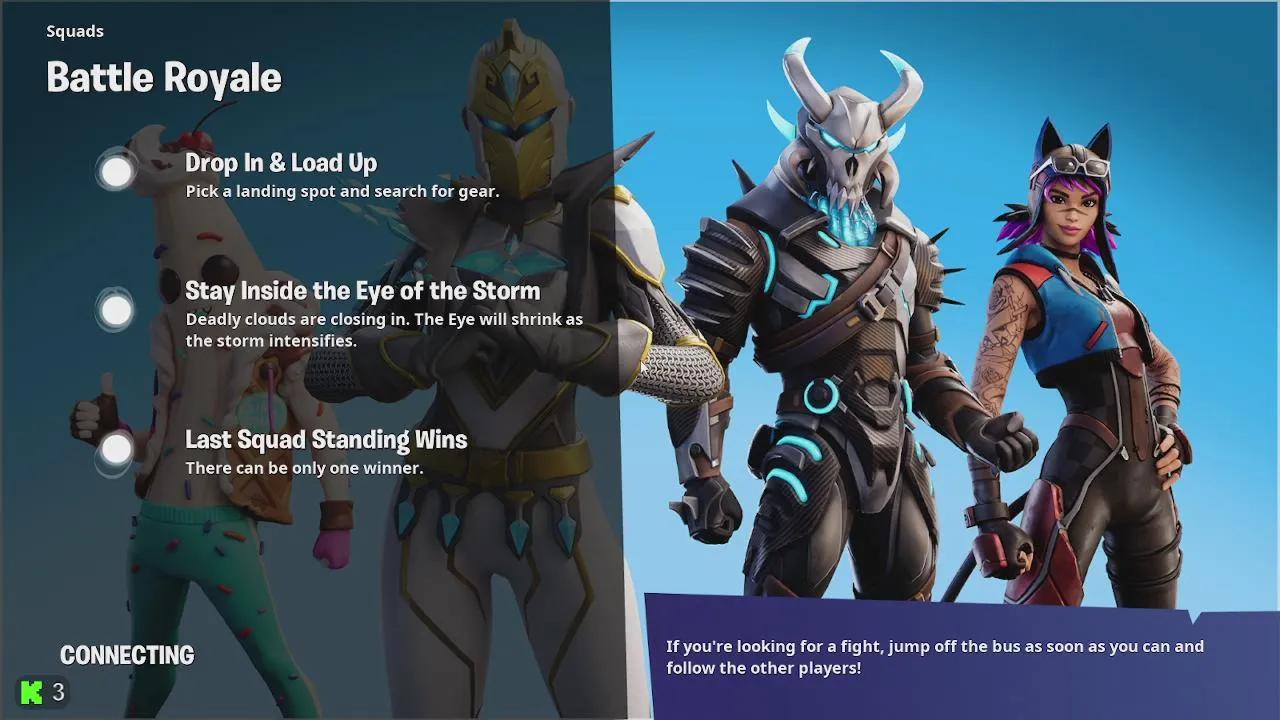Open the Battle Royale title heading
1280x720 pixels.
coord(163,77)
